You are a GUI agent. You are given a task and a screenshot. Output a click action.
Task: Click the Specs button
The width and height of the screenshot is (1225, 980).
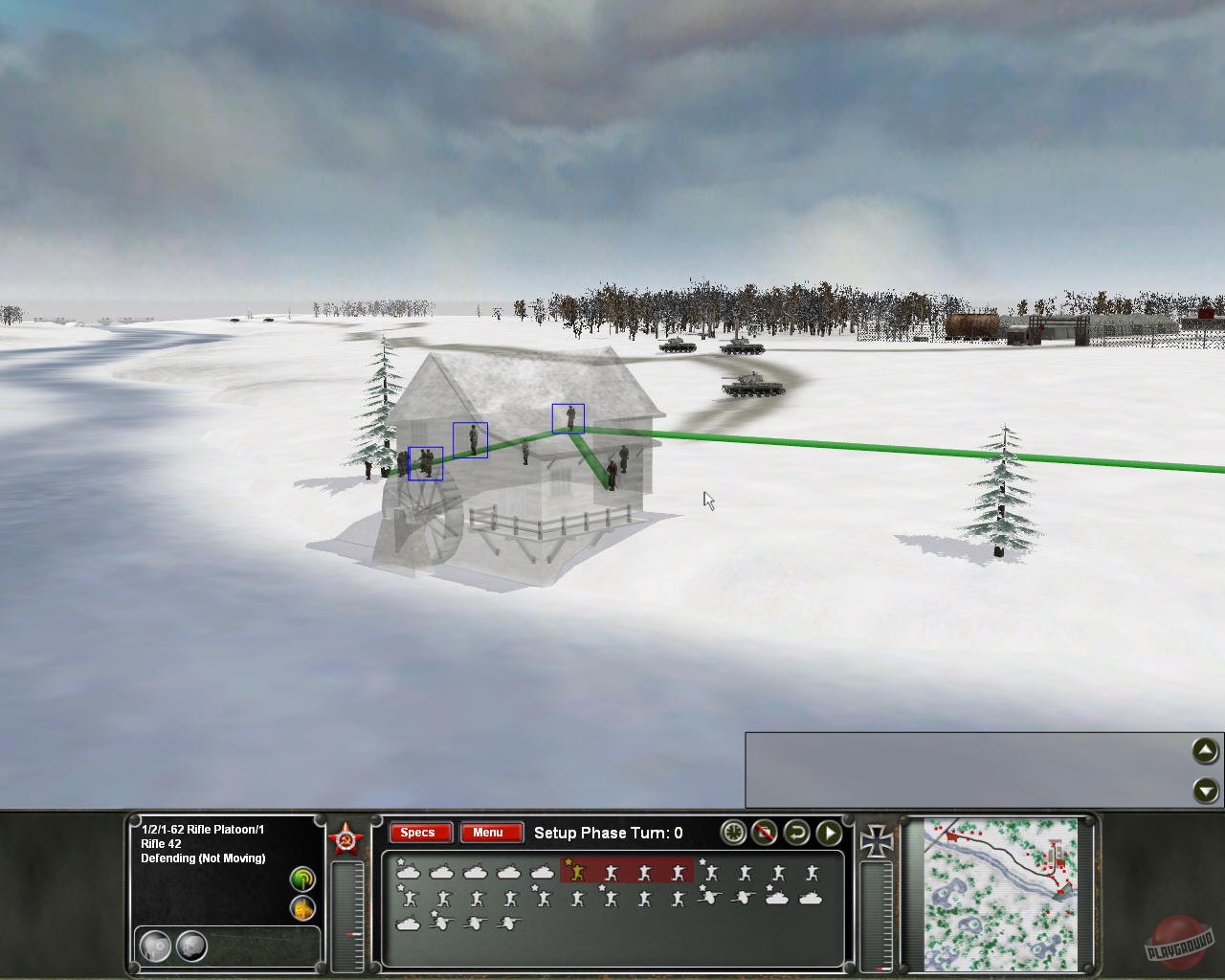(419, 833)
